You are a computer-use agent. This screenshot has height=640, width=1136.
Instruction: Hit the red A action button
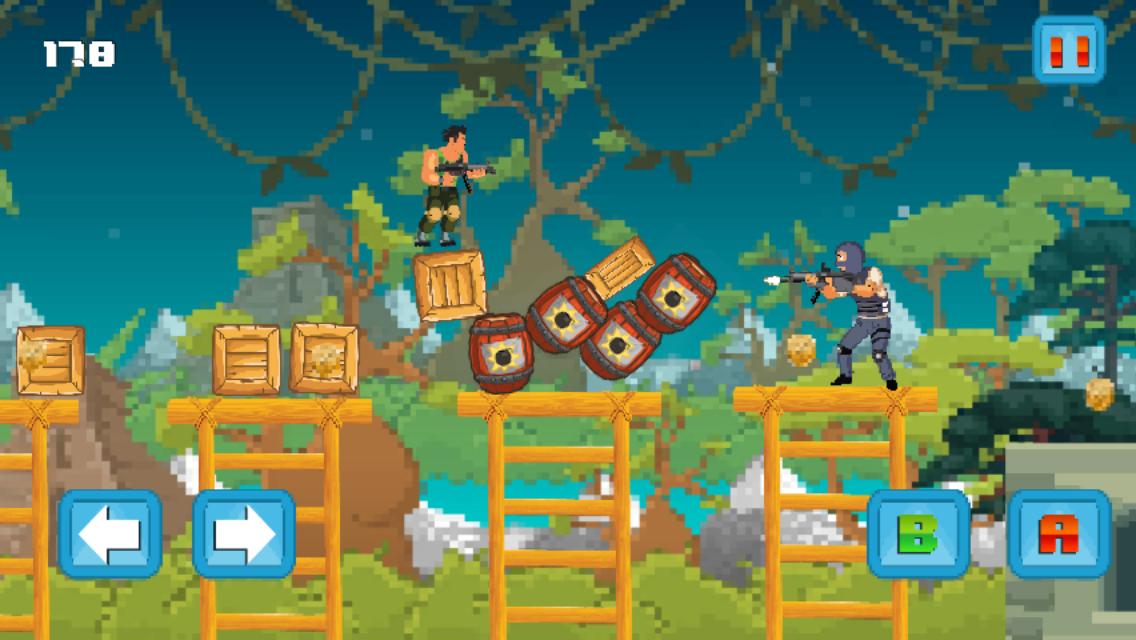1059,534
